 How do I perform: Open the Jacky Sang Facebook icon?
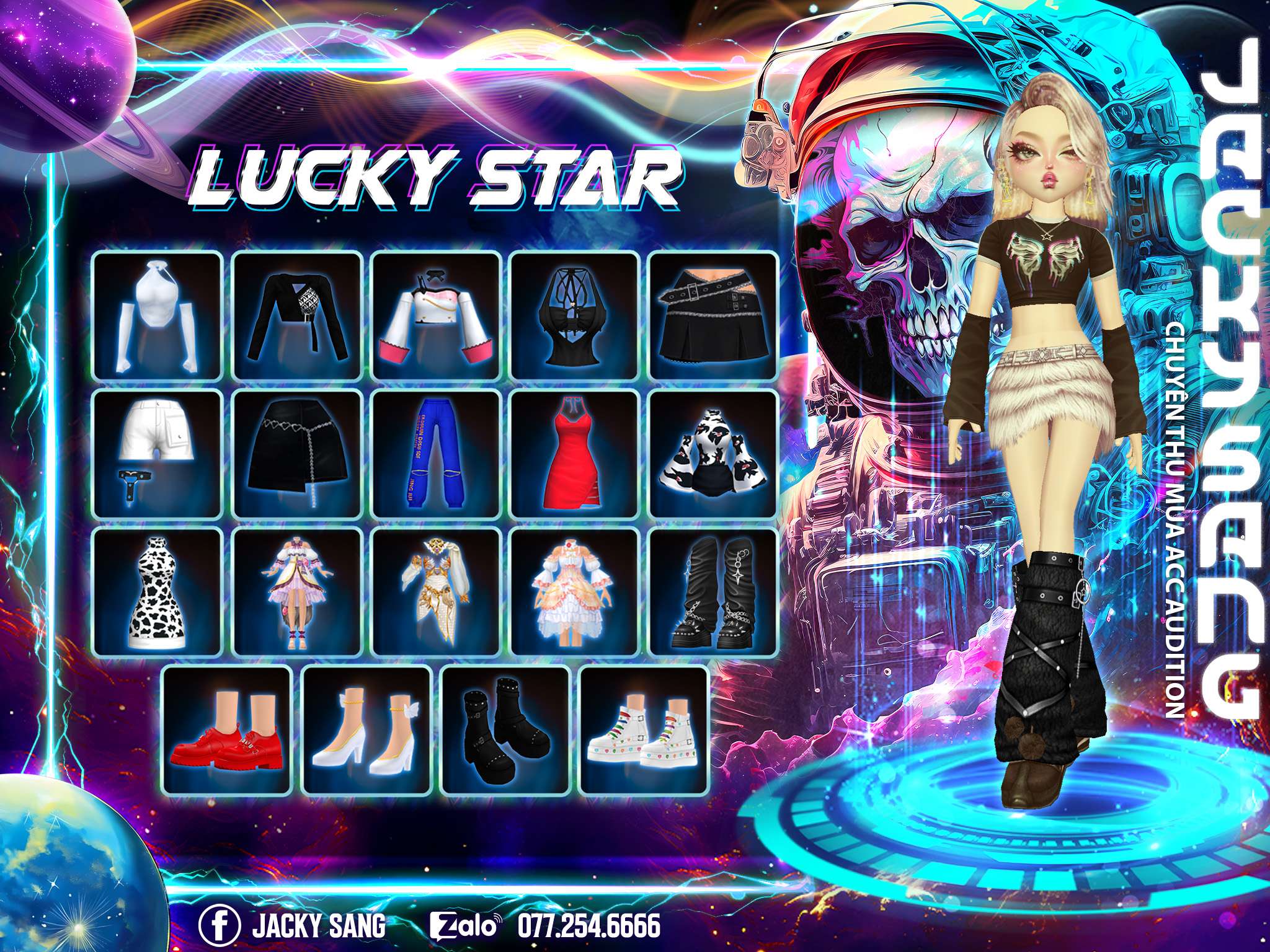click(219, 927)
